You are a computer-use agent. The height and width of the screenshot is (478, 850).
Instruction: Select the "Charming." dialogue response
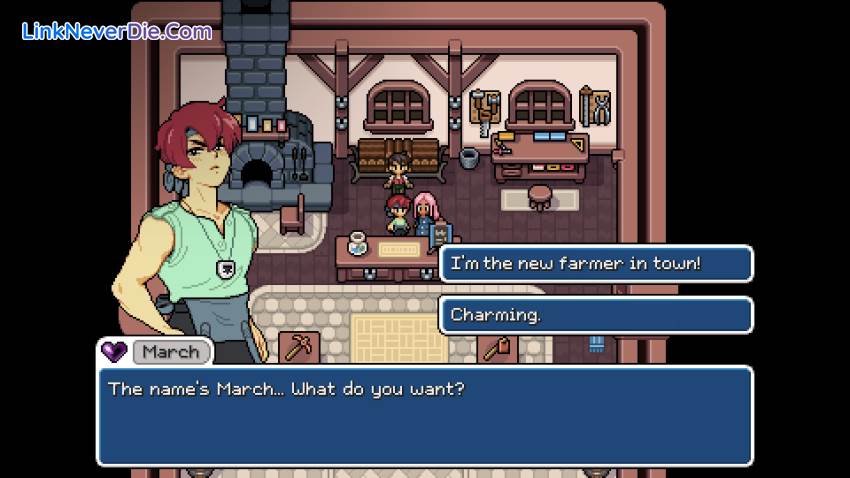[x=595, y=315]
